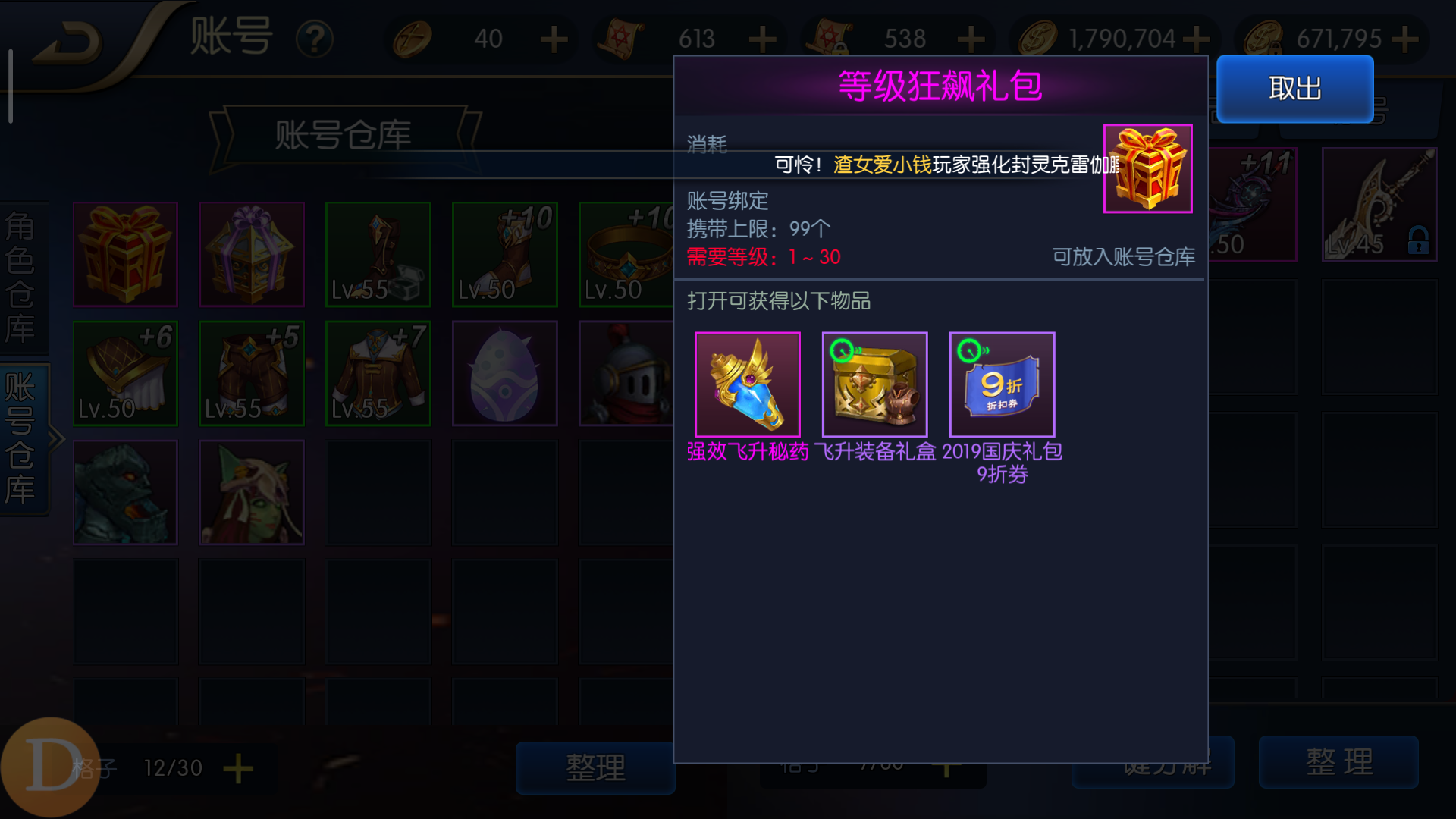Click the 2019国庆礼包9折券 coupon icon

tap(1001, 383)
